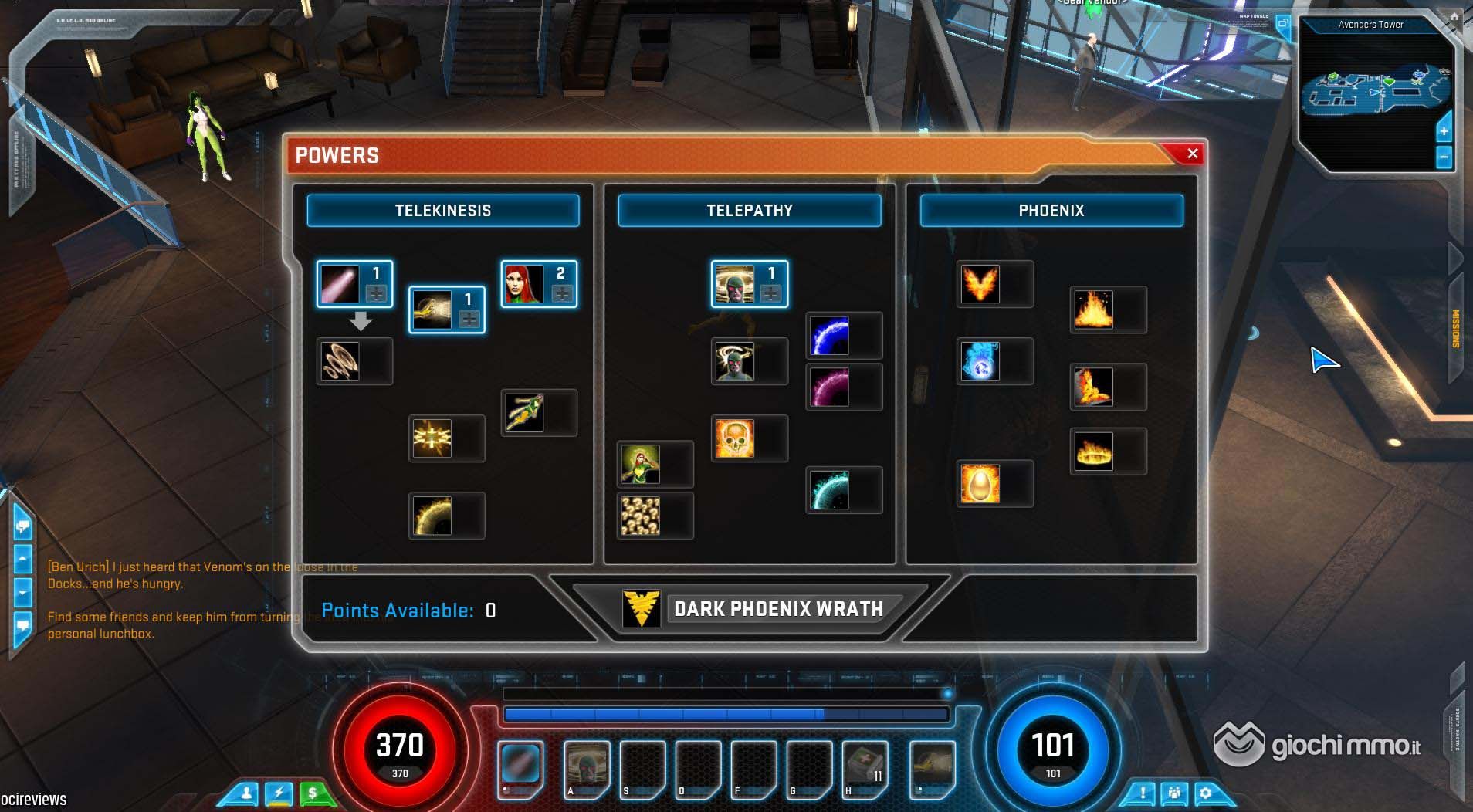Open the green dollar store button

[313, 793]
